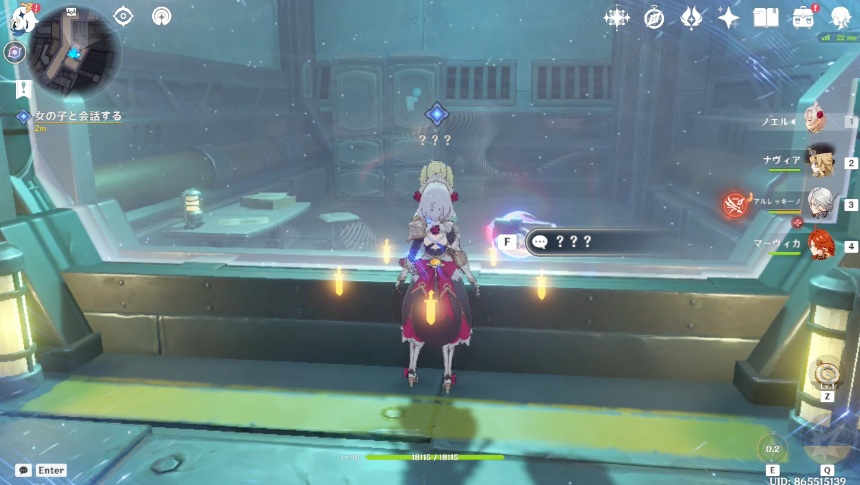Click the circular signal icon near the minimap
This screenshot has width=860, height=485.
[161, 16]
